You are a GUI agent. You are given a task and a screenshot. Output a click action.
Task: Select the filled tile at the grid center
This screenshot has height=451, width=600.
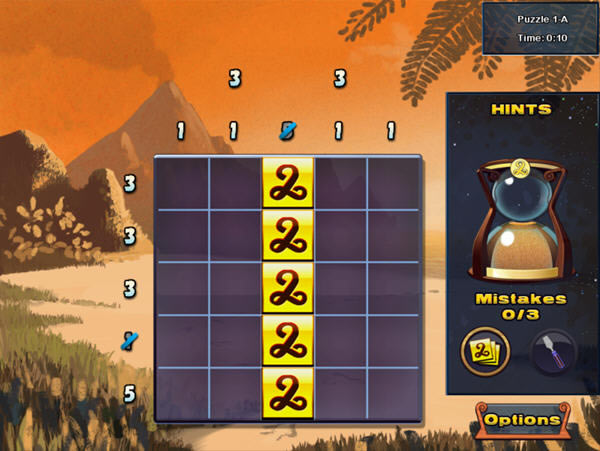[x=288, y=289]
